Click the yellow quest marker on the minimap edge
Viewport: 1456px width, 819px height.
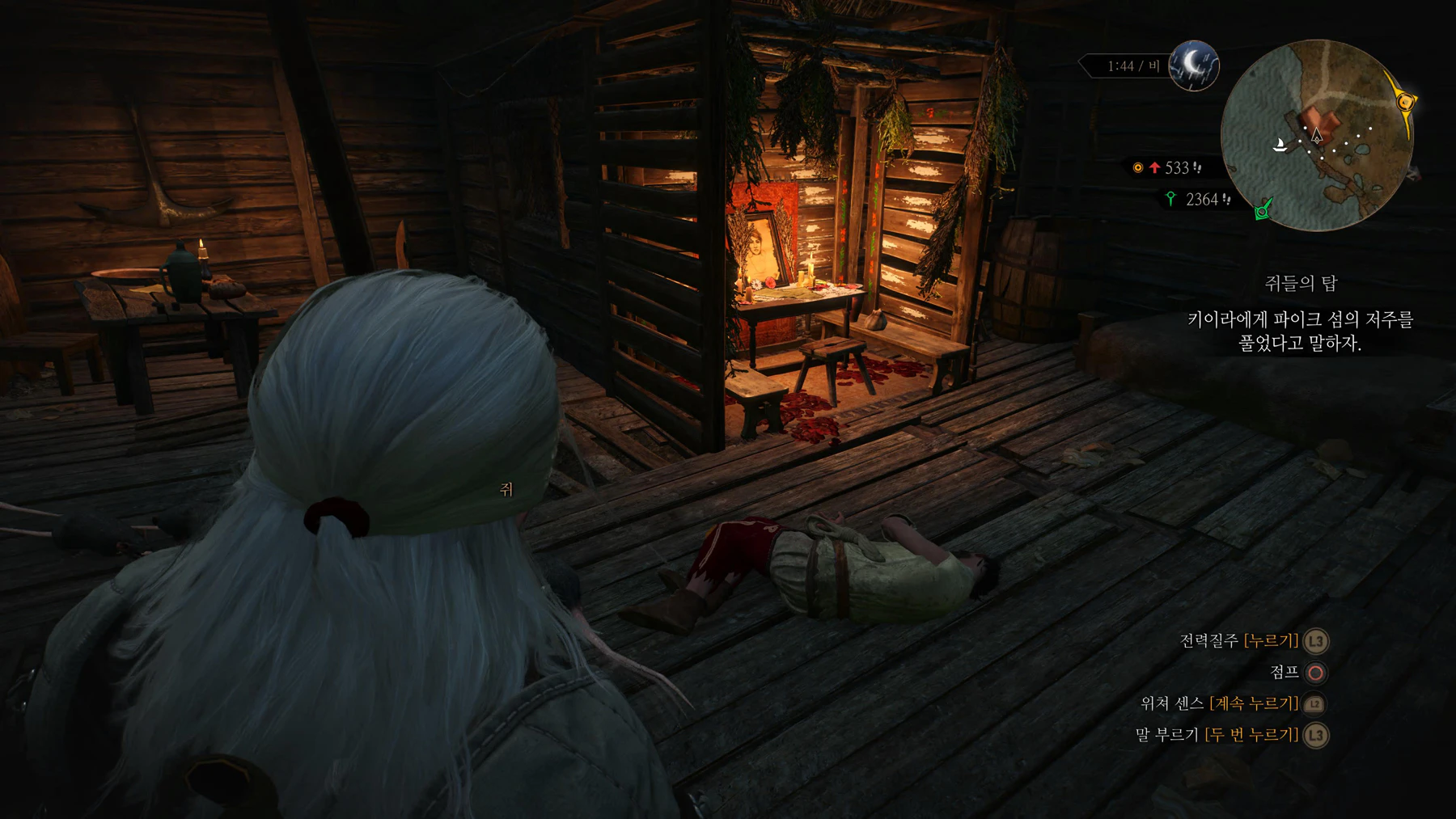(x=1407, y=102)
